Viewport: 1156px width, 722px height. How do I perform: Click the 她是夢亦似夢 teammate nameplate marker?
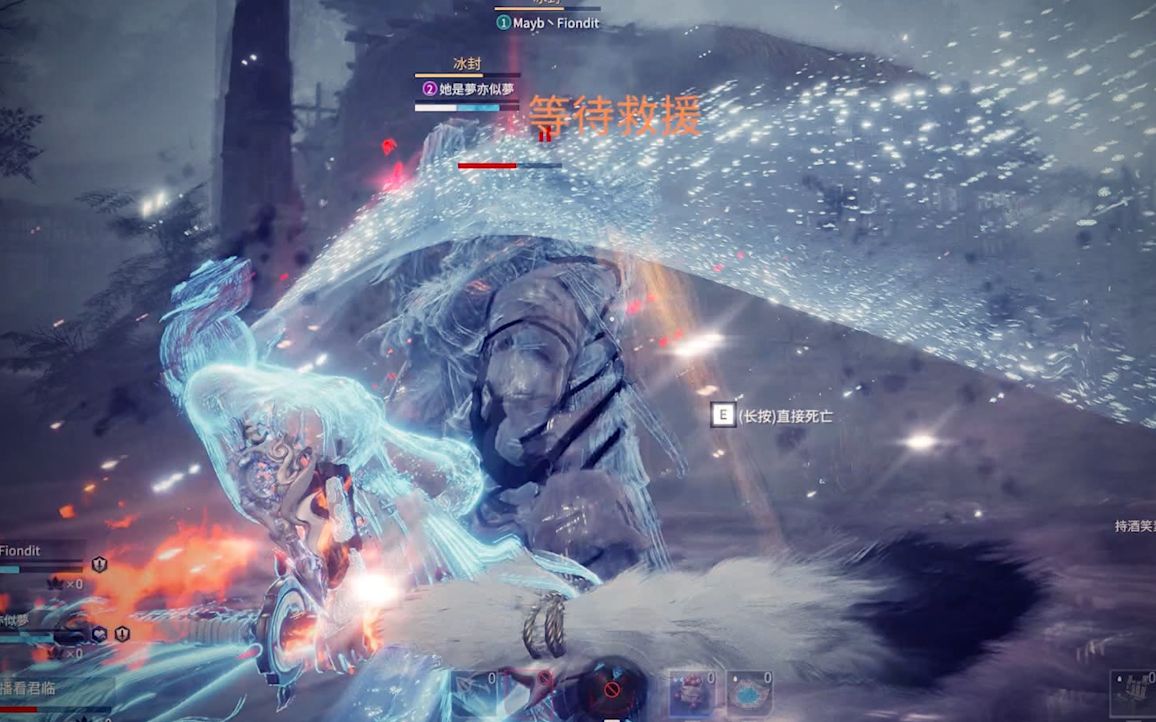[x=430, y=88]
